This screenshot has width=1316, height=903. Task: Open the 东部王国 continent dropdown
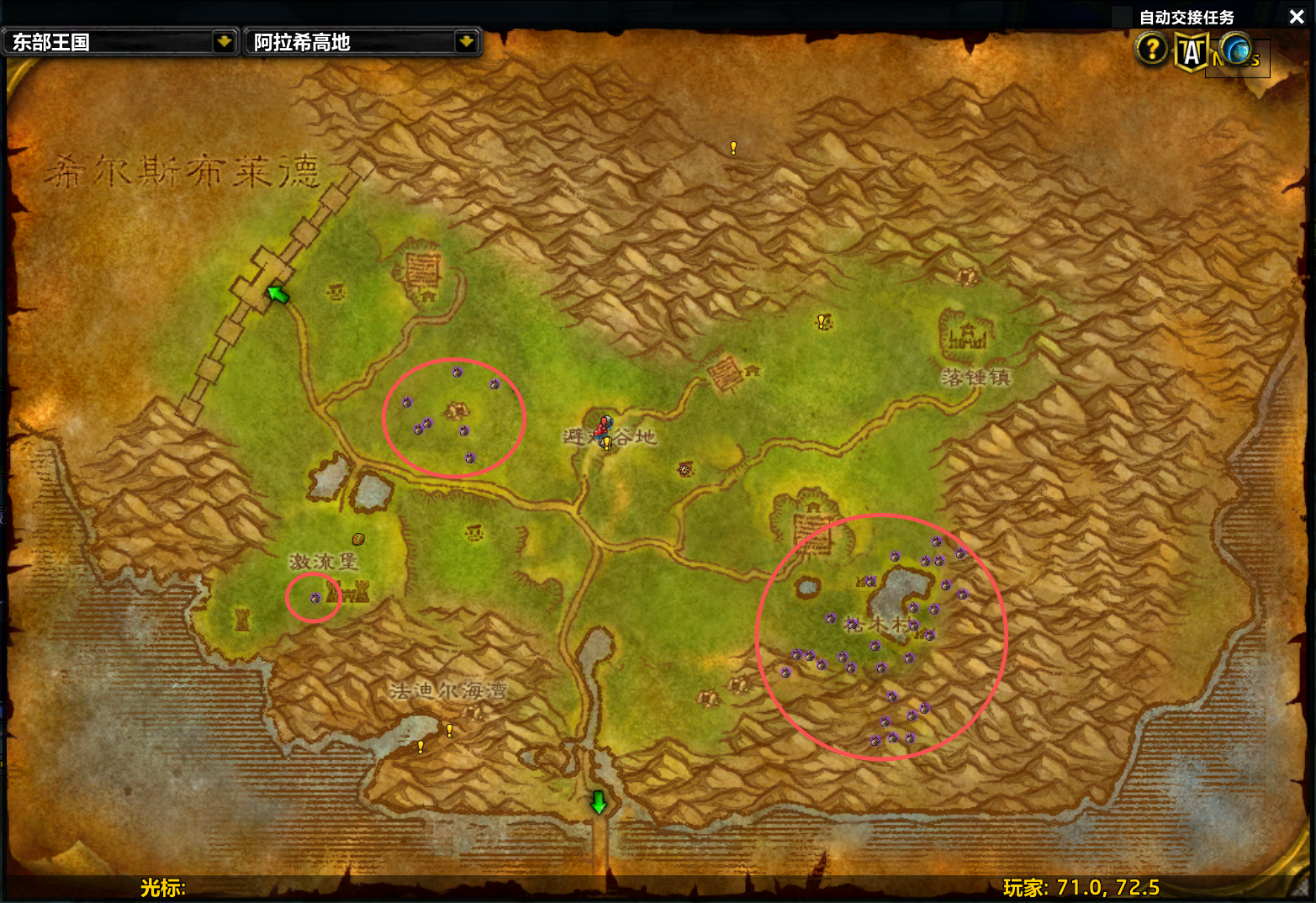[x=223, y=41]
